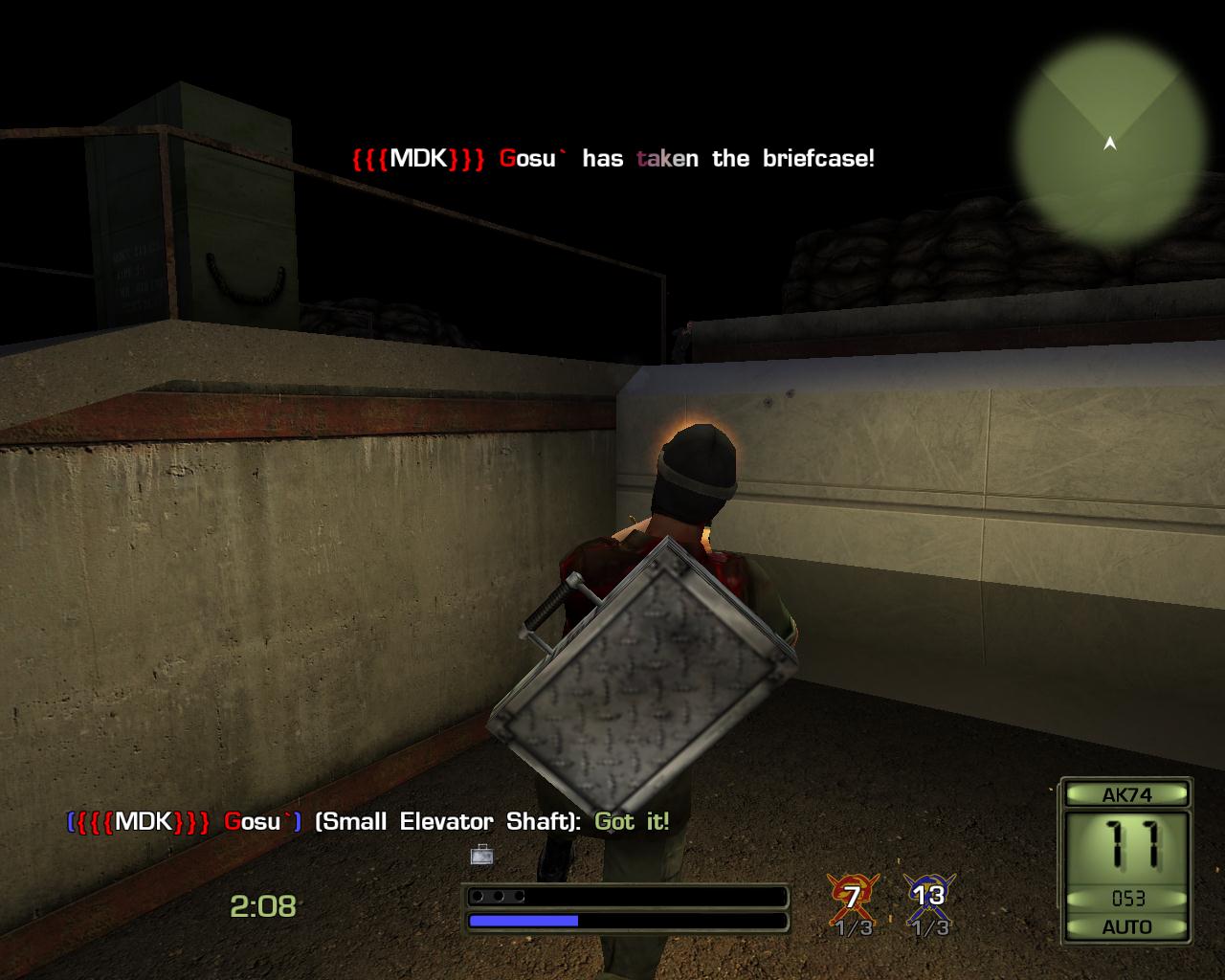Viewport: 1225px width, 980px height.
Task: Click the small briefcase carrier icon
Action: pos(481,854)
